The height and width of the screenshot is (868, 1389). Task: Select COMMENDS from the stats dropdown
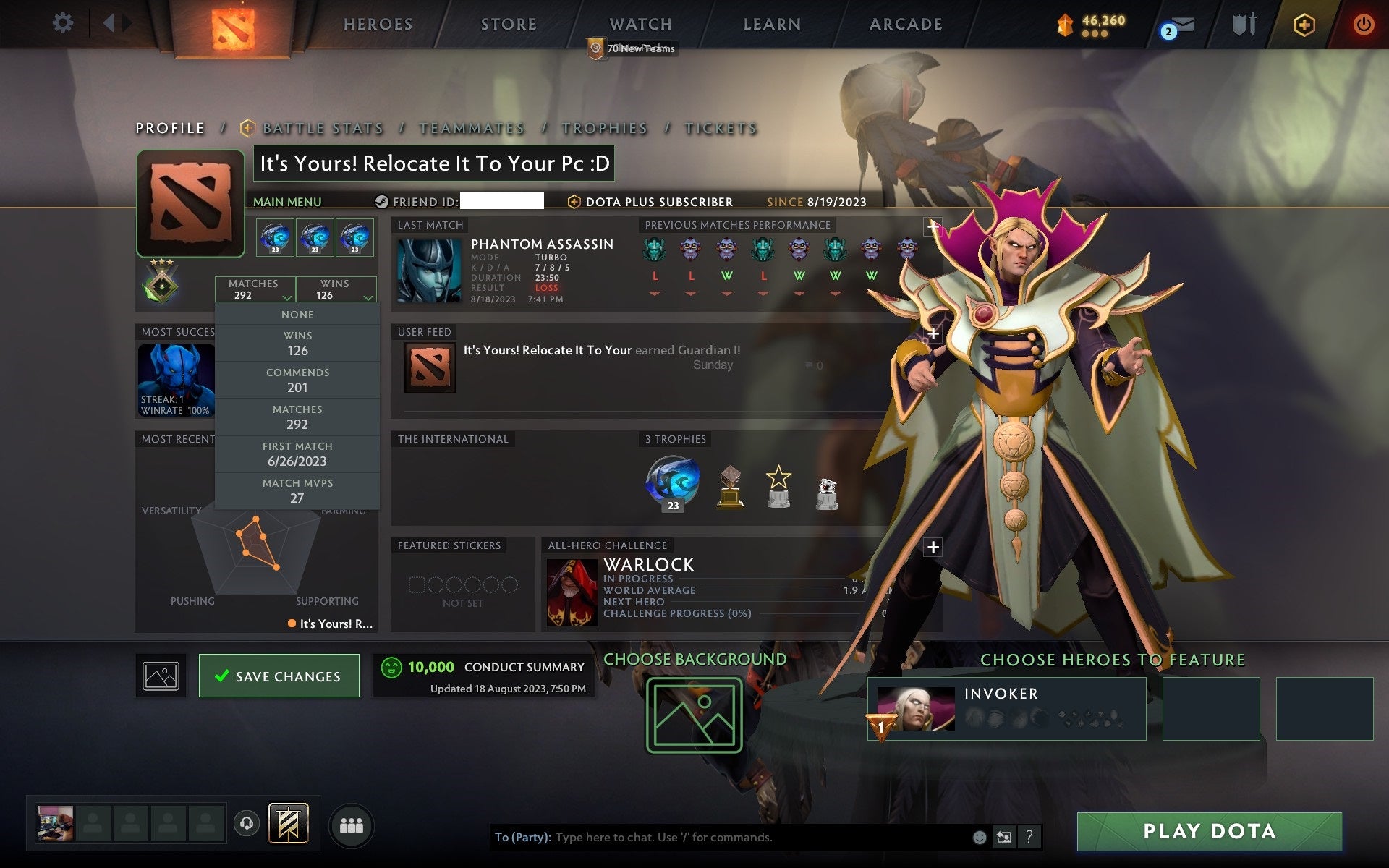point(297,380)
